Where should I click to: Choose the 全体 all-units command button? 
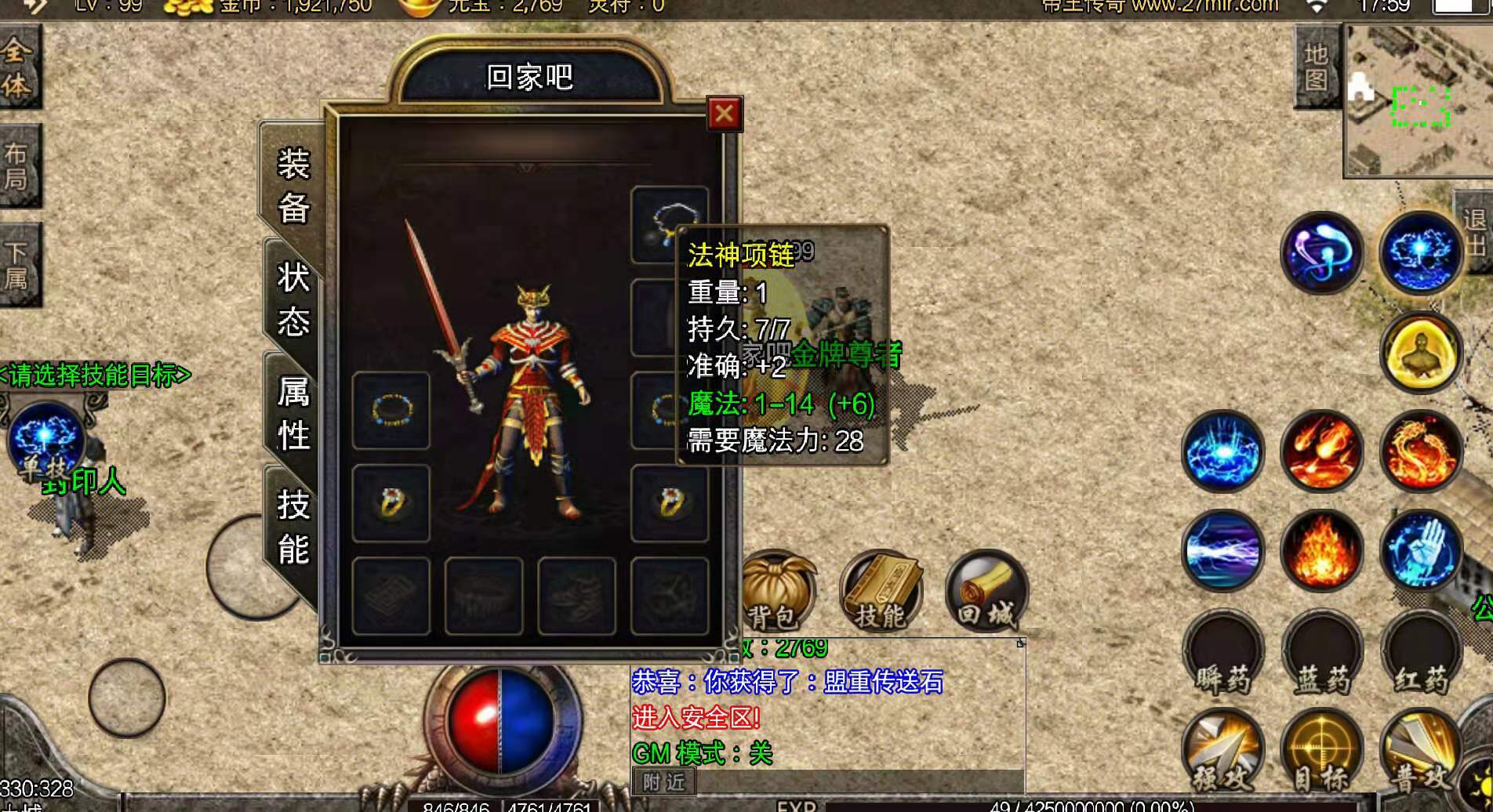click(17, 68)
